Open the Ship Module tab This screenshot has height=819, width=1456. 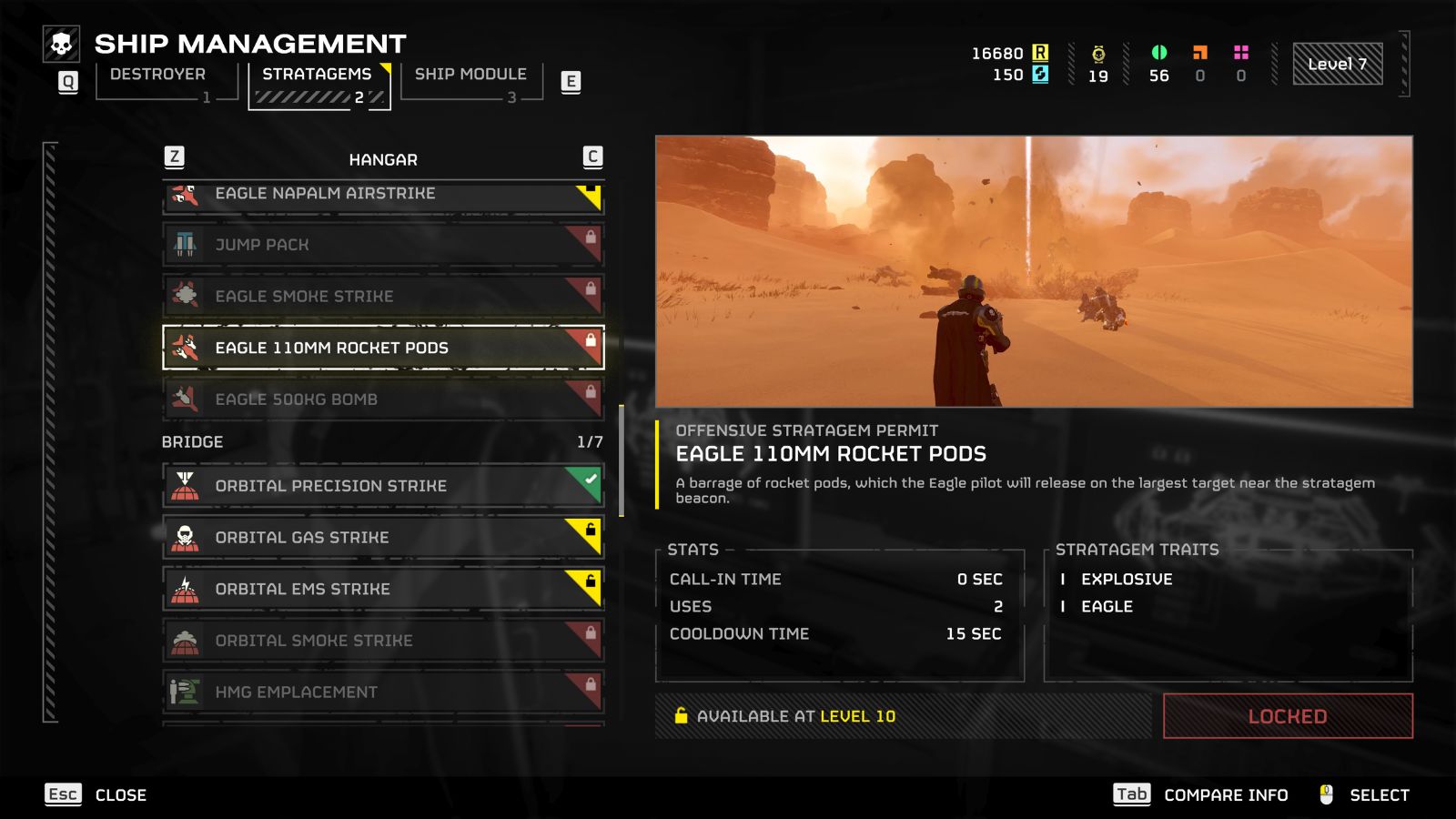click(x=470, y=75)
